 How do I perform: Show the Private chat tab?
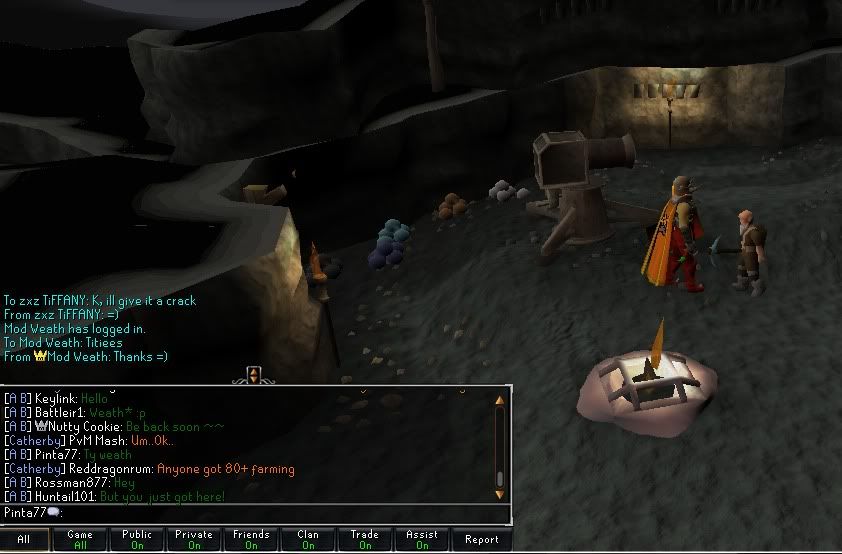pos(194,540)
